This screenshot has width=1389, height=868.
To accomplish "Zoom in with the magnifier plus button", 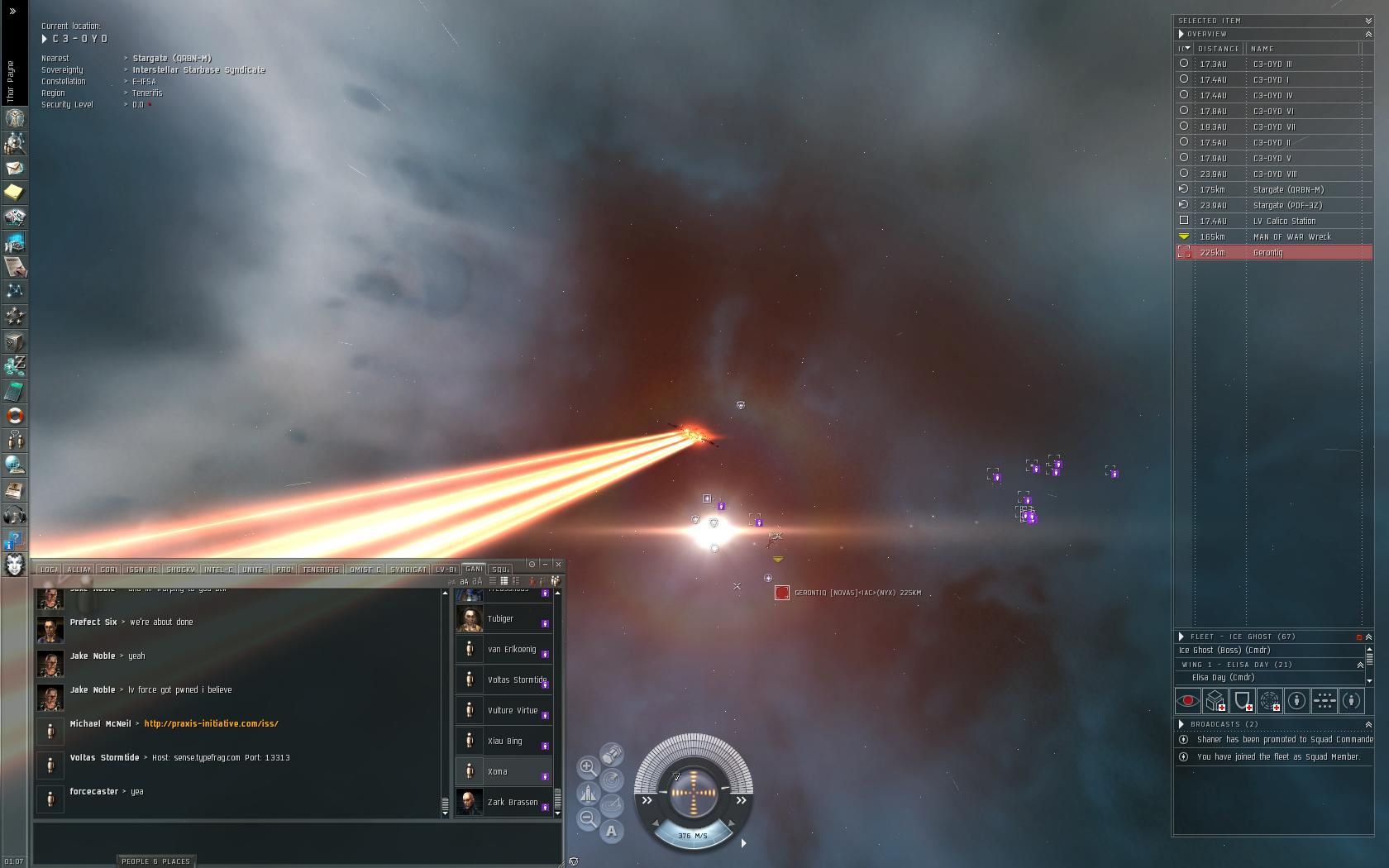I will [588, 767].
